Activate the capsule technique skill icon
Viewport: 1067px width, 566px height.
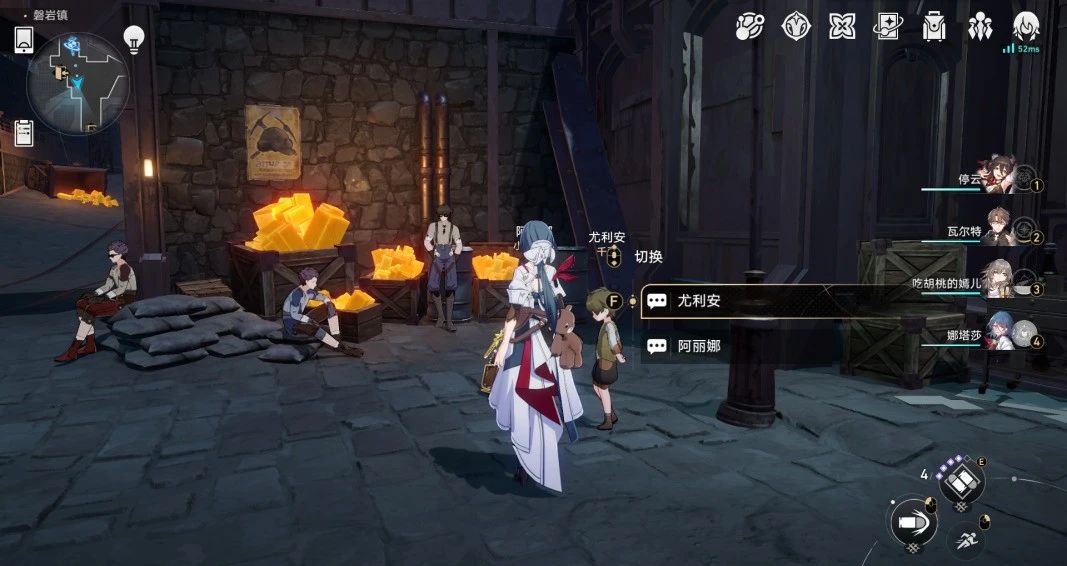(x=961, y=483)
